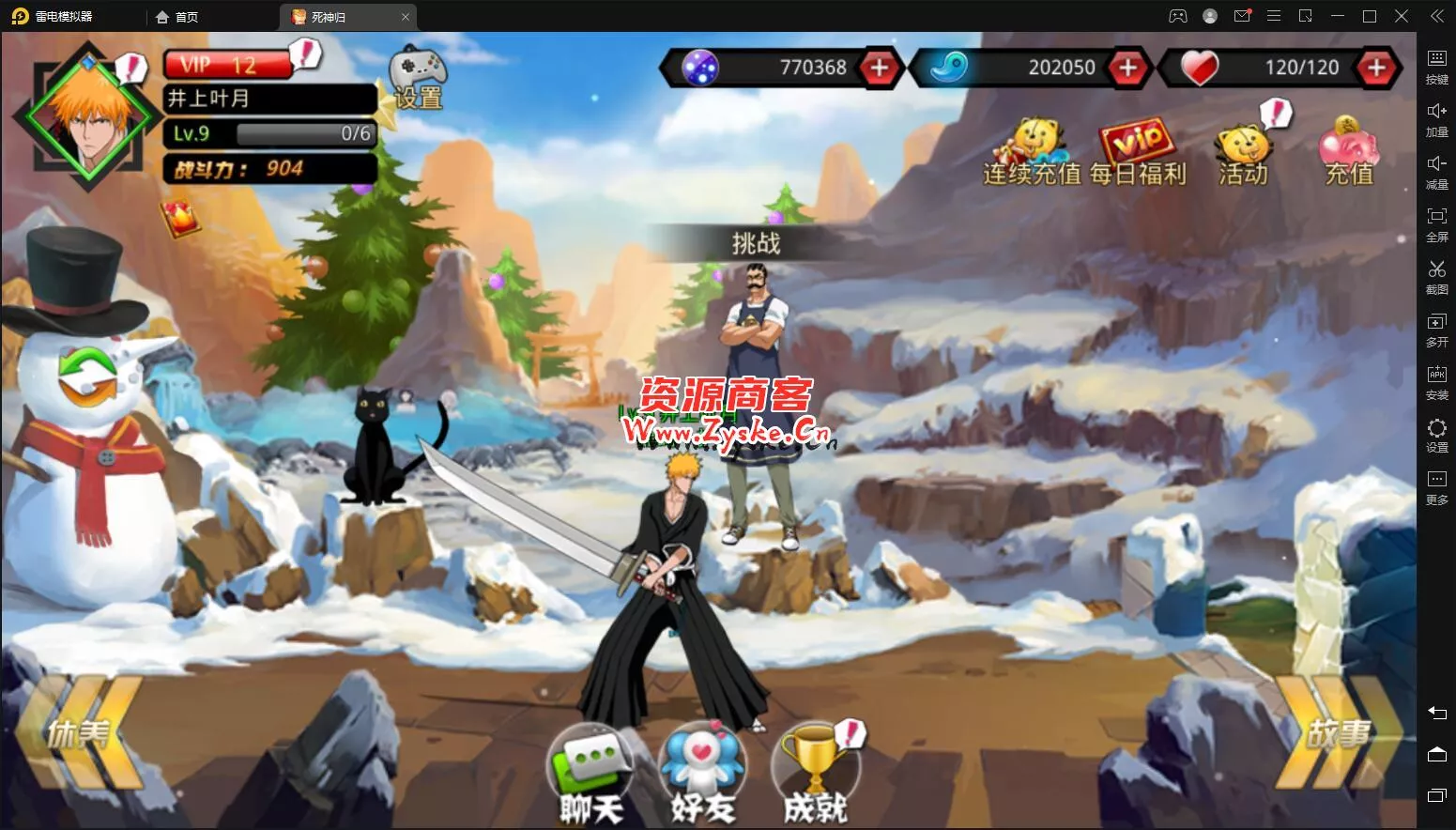Close the 死神归 emulator tab
This screenshot has width=1456, height=830.
[406, 17]
